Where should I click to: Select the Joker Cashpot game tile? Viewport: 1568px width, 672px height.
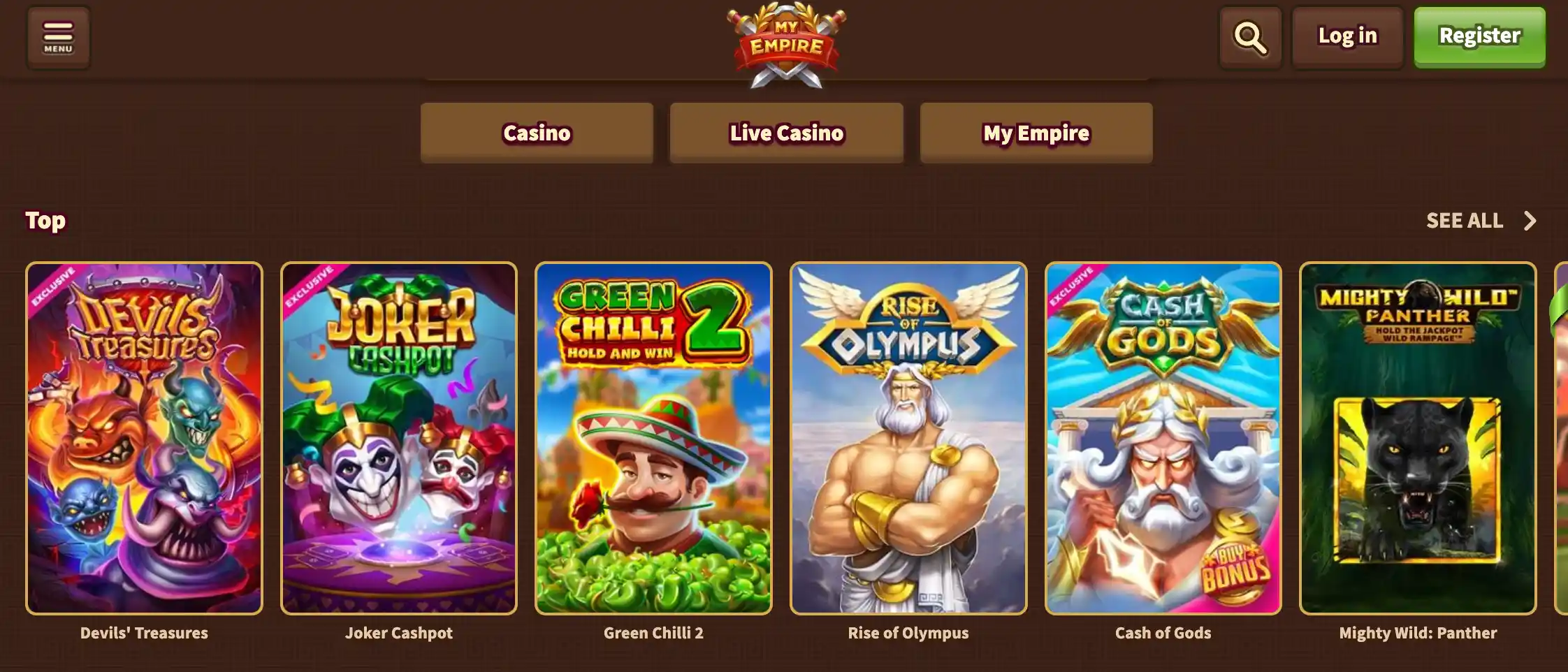(x=399, y=438)
